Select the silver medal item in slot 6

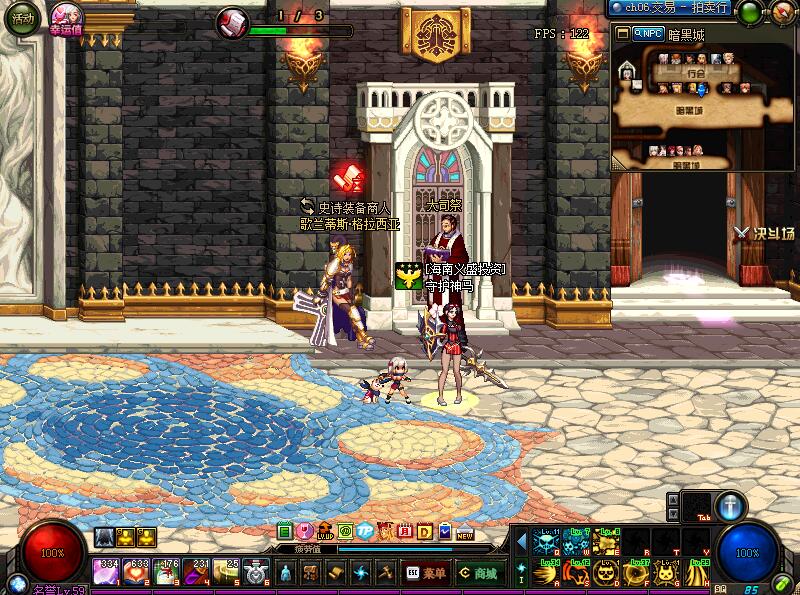click(256, 572)
